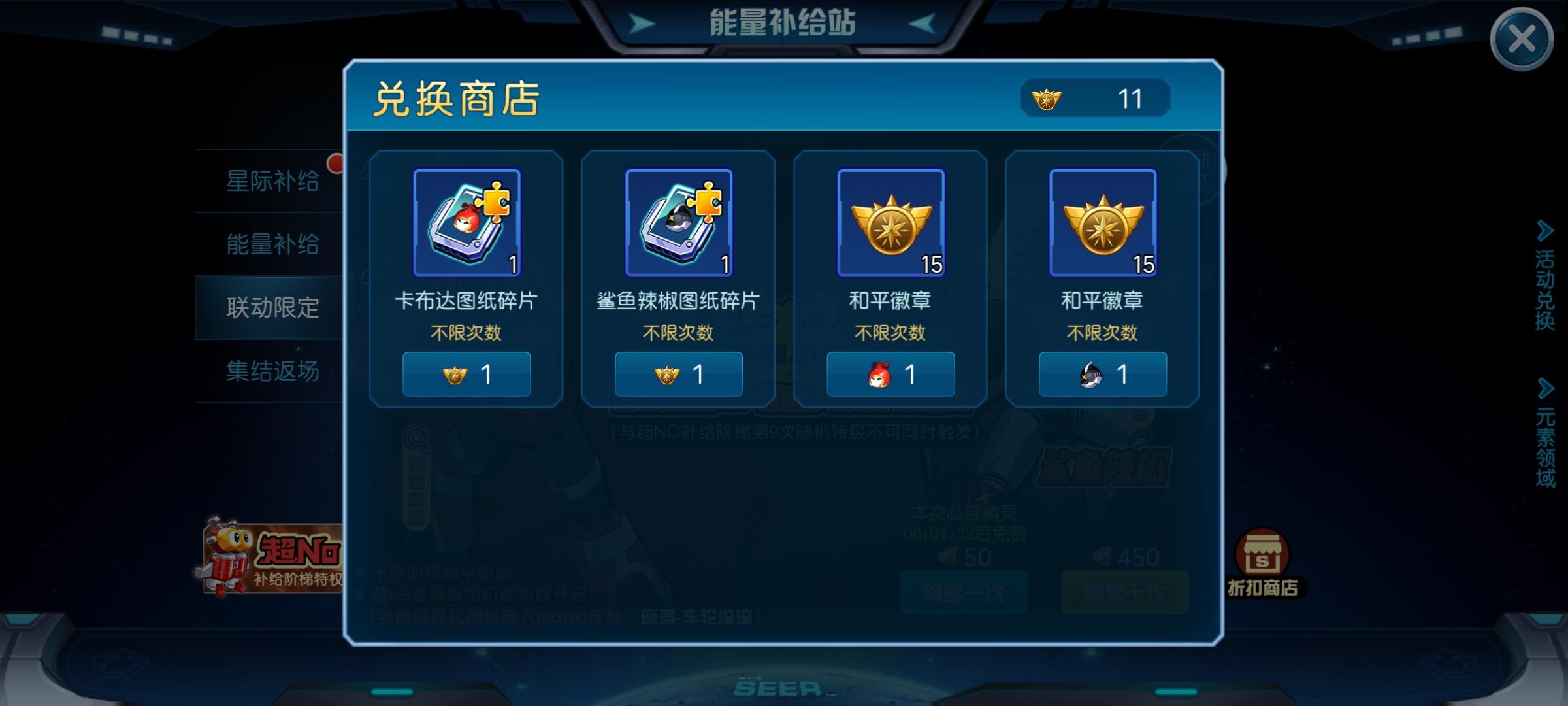Viewport: 1568px width, 706px height.
Task: Click the peace badge currency icon beside 11
Action: pos(1046,98)
